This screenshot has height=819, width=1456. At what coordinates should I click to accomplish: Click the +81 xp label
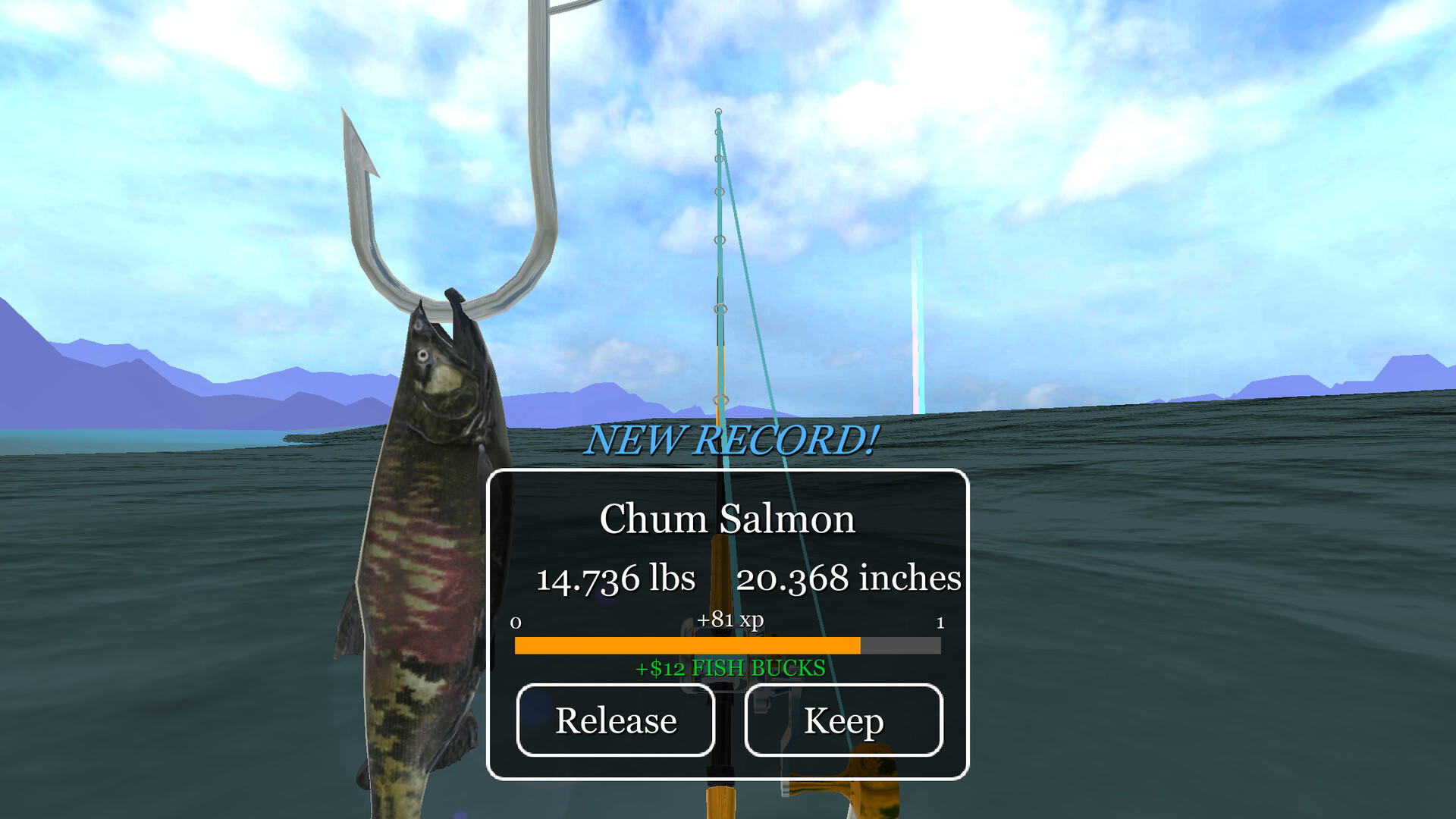click(x=732, y=619)
